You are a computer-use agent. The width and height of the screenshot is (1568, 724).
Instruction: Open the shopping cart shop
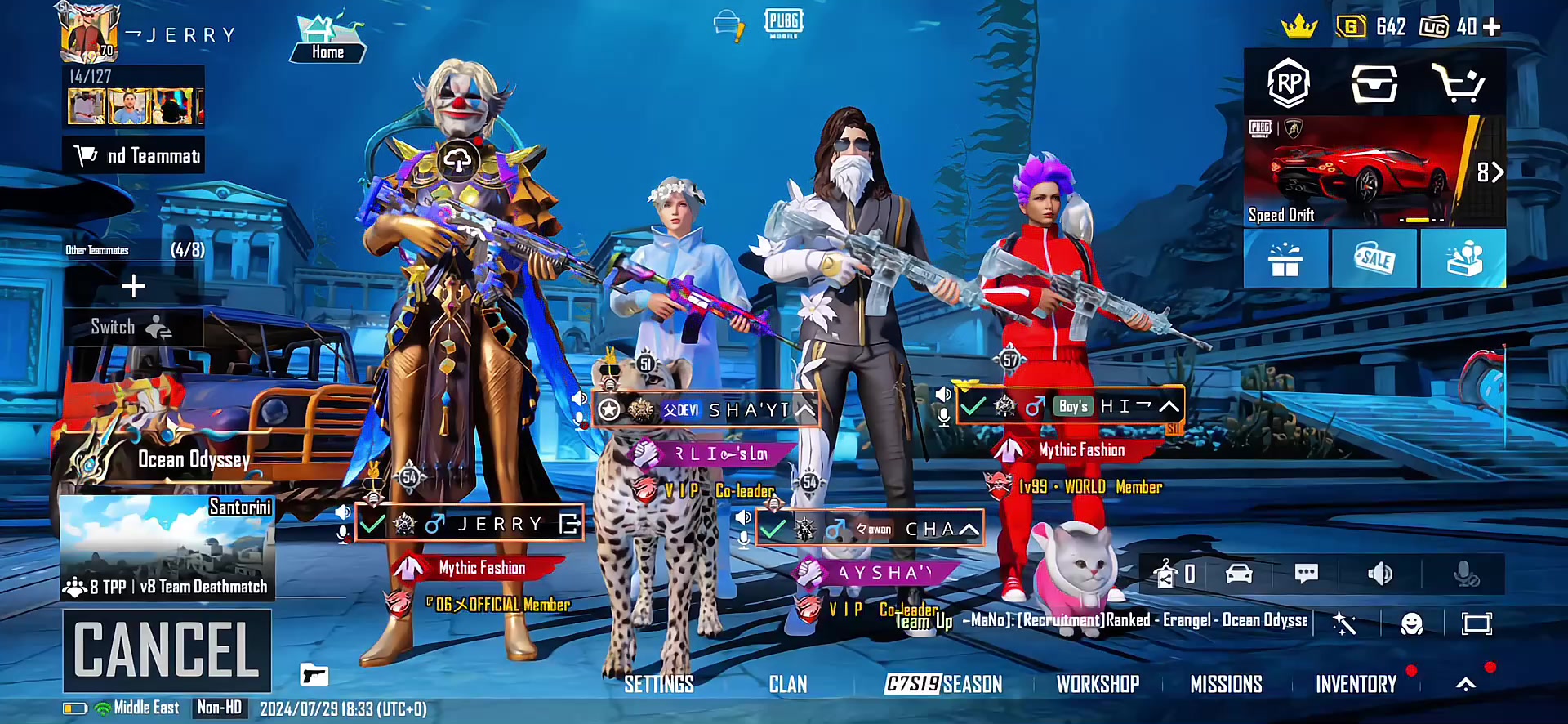pos(1459,83)
